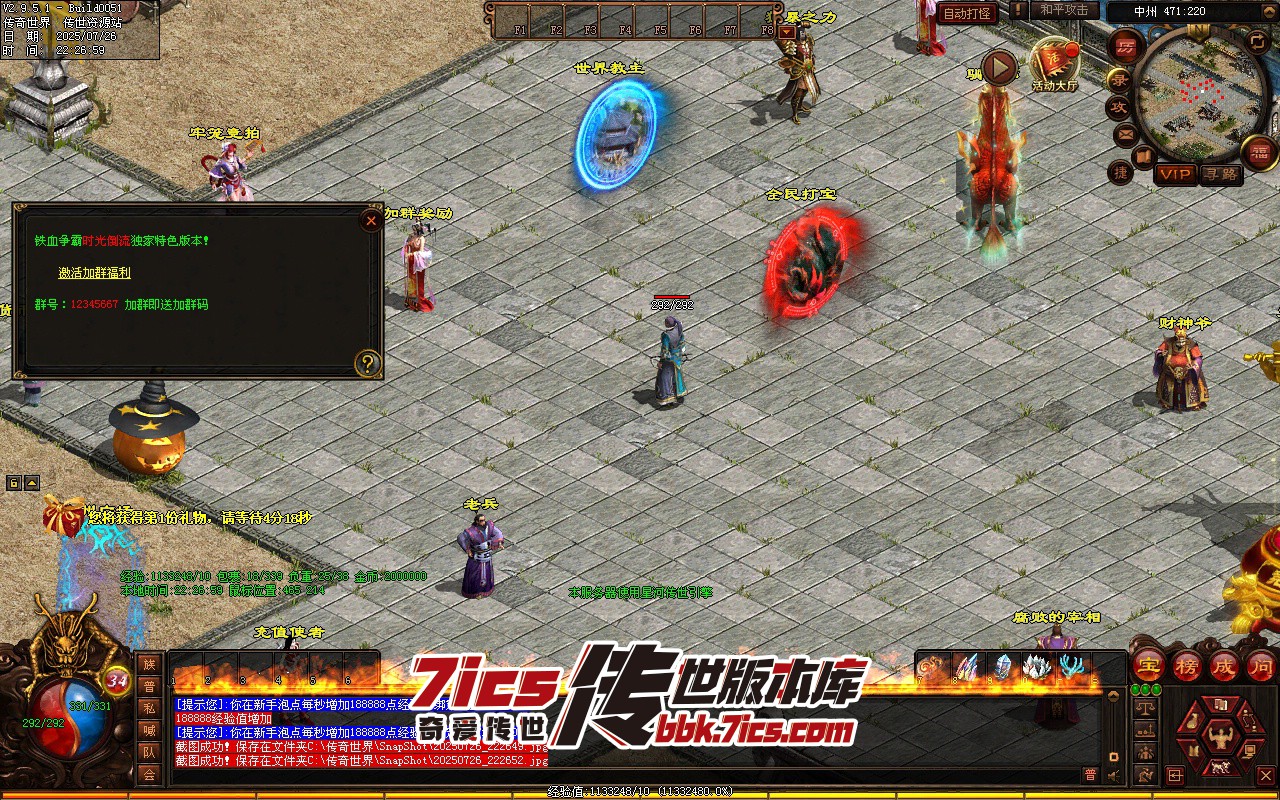Activate 寻路 pathfinding
The width and height of the screenshot is (1280, 800).
click(1220, 174)
